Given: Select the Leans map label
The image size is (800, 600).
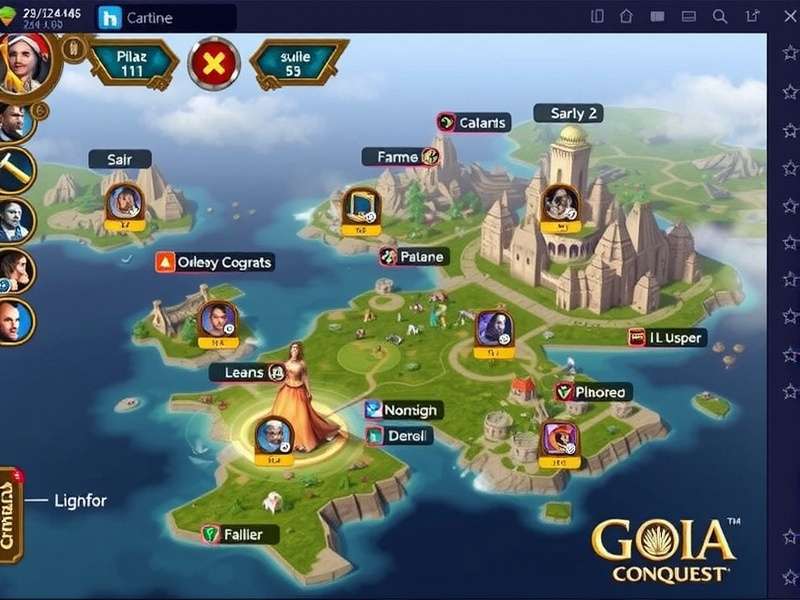Looking at the screenshot, I should coord(247,373).
